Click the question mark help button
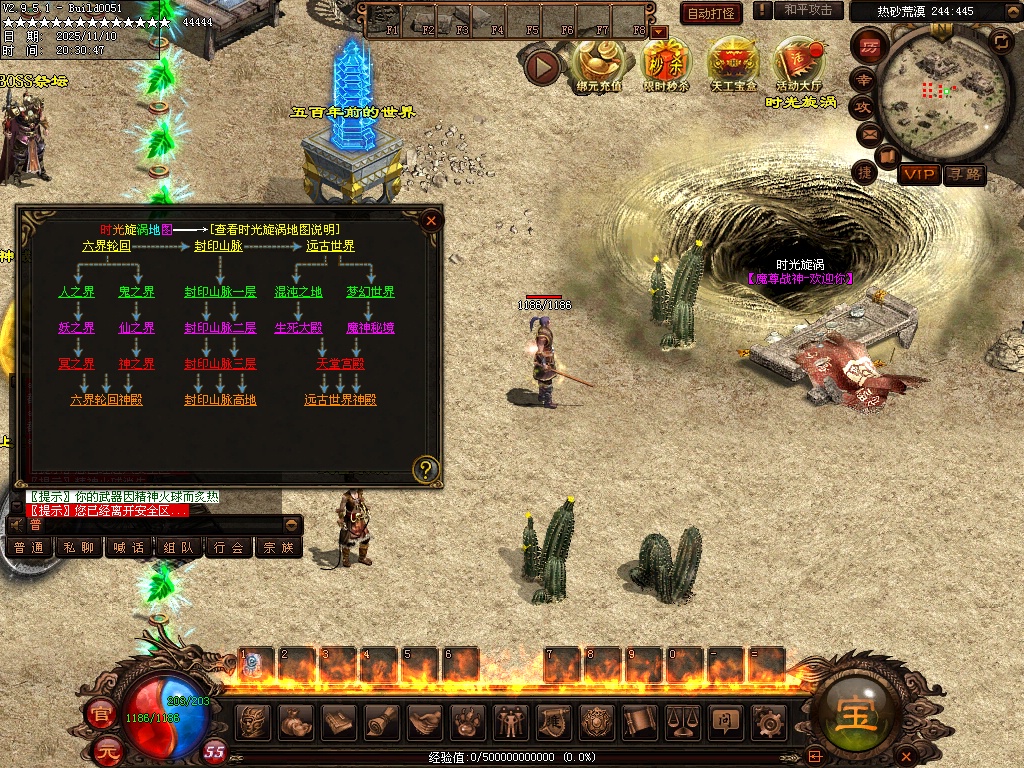 [x=426, y=468]
